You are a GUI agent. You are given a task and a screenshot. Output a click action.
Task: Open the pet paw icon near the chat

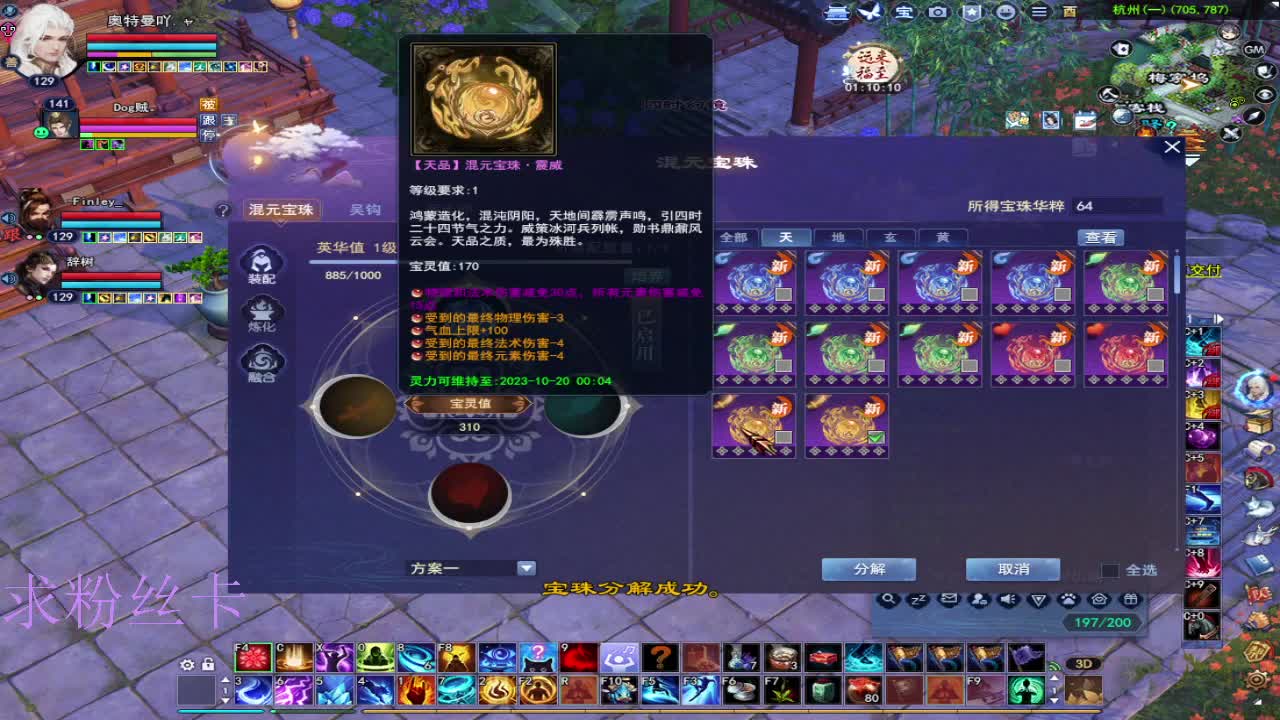coord(1068,598)
